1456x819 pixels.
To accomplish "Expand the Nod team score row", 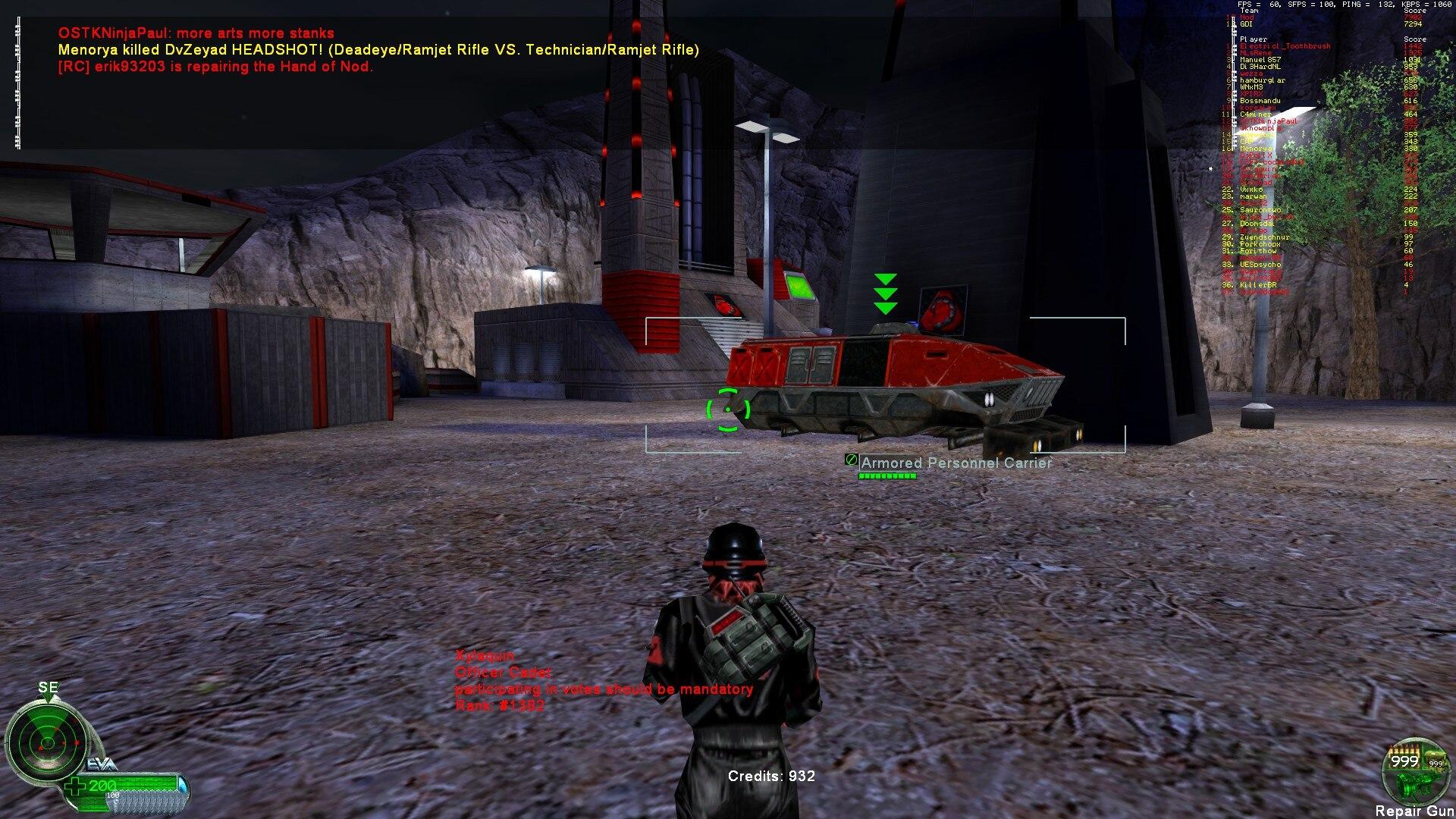I will (x=1247, y=17).
